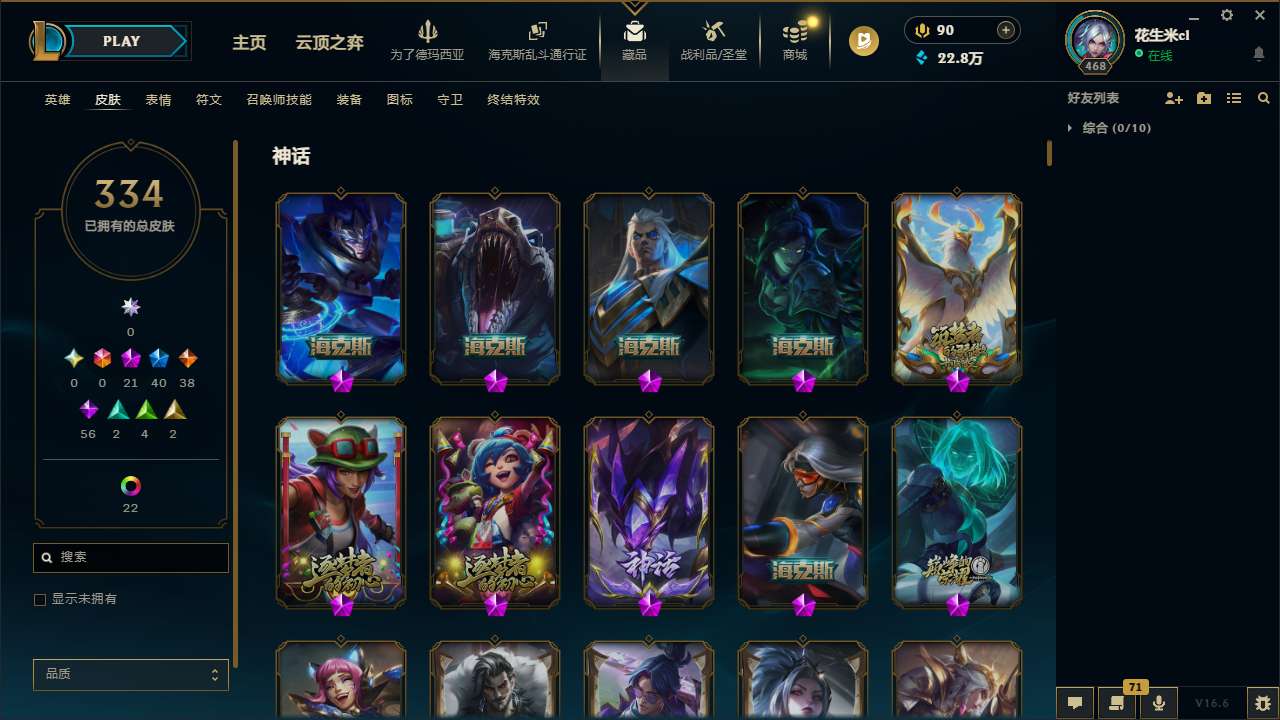This screenshot has width=1280, height=720.
Task: Click the skin search input field
Action: tap(130, 557)
